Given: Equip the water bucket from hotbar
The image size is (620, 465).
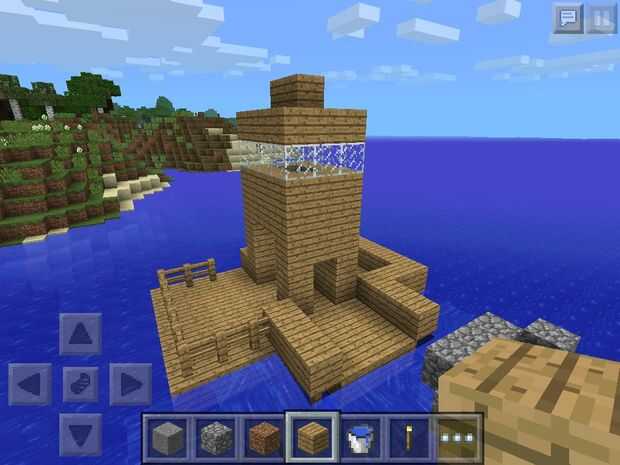Looking at the screenshot, I should pos(359,437).
